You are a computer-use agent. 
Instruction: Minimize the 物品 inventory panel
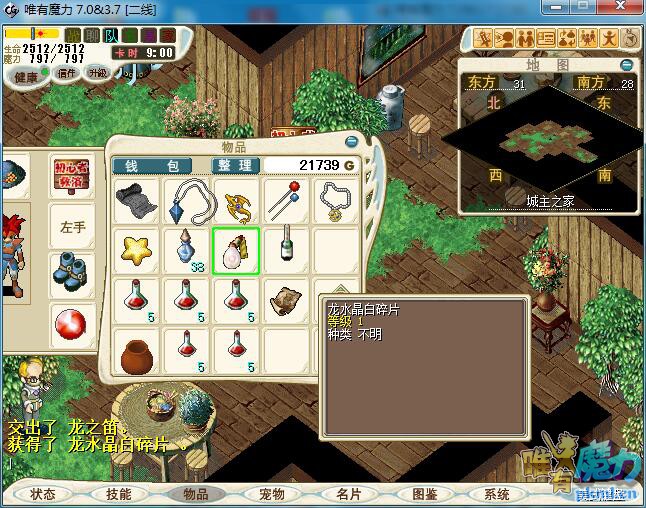tap(352, 142)
